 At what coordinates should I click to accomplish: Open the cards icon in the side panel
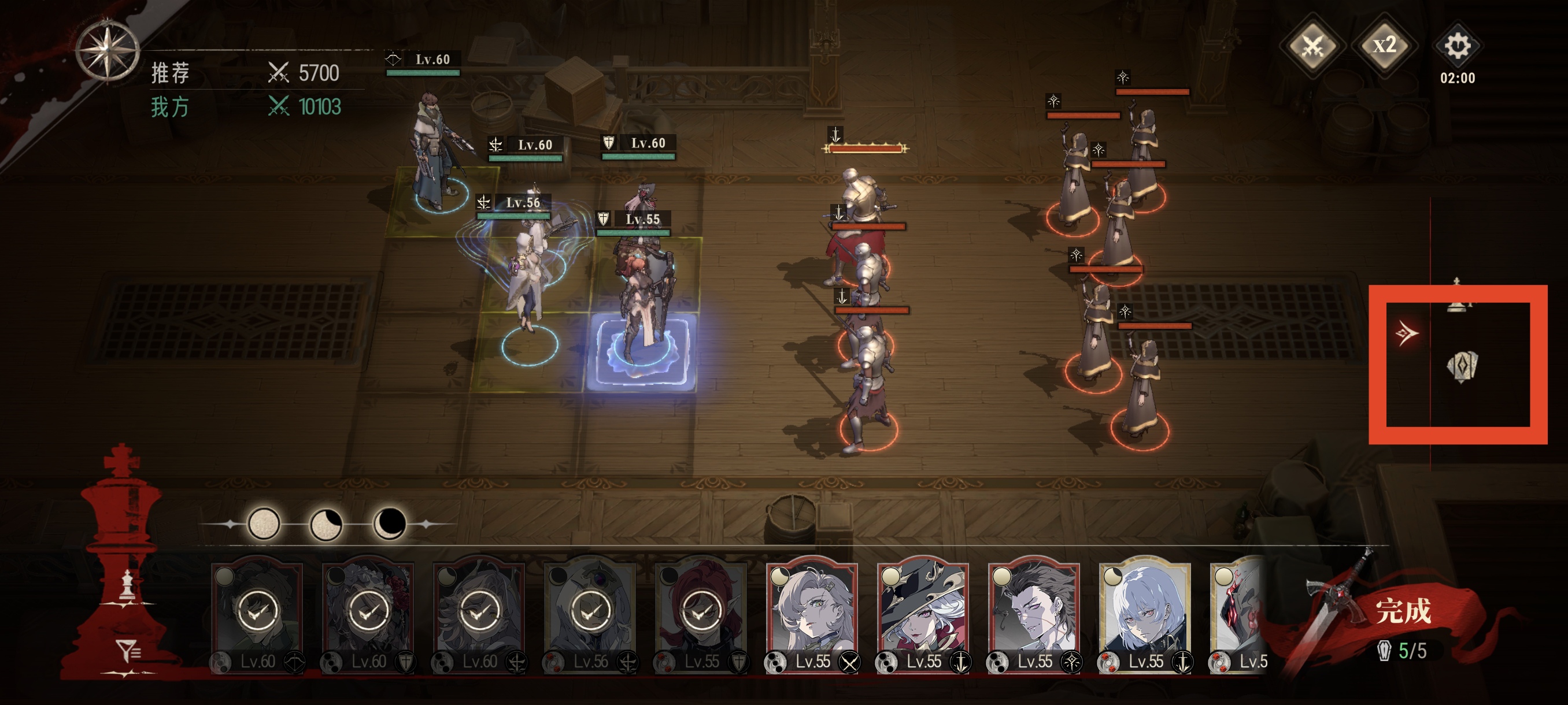[x=1462, y=367]
